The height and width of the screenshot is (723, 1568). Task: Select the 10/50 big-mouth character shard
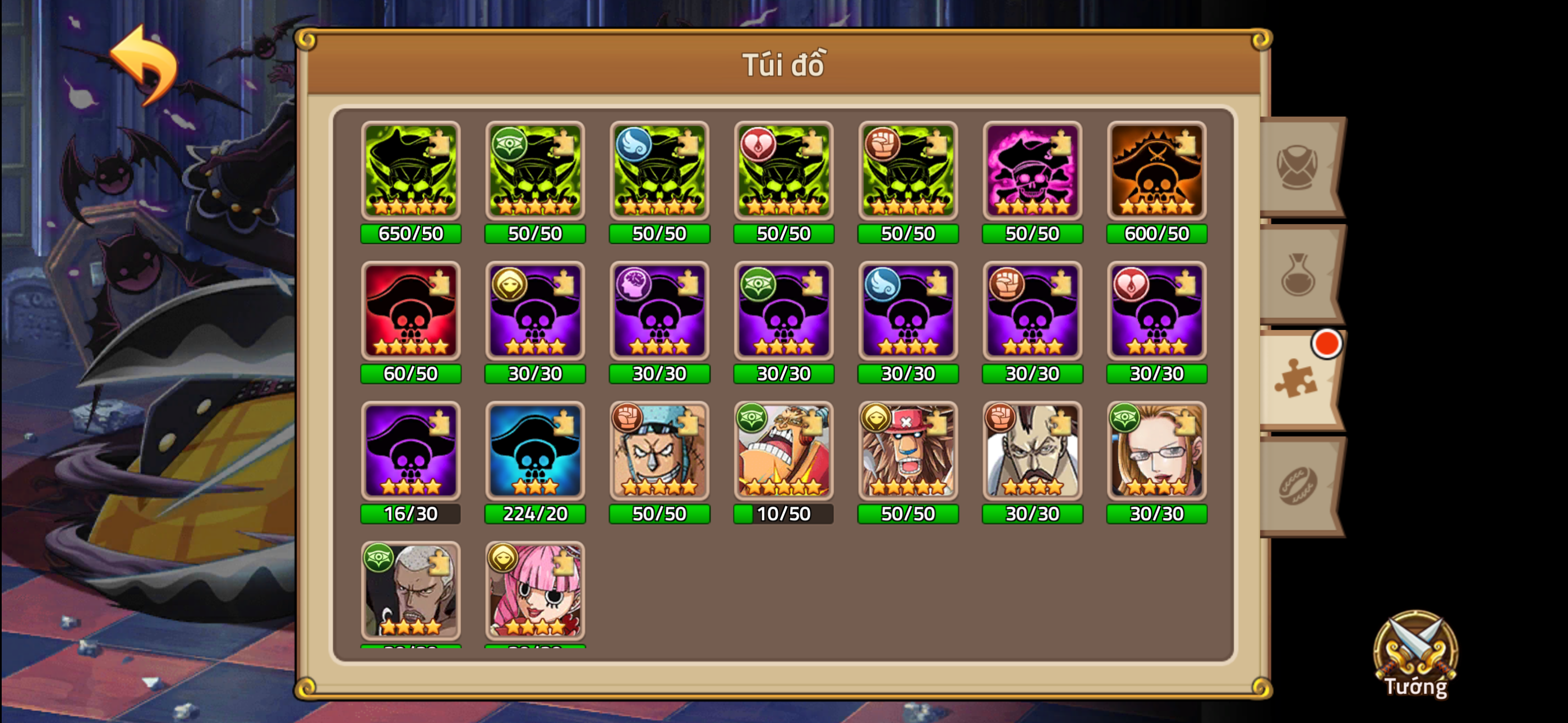coord(783,453)
